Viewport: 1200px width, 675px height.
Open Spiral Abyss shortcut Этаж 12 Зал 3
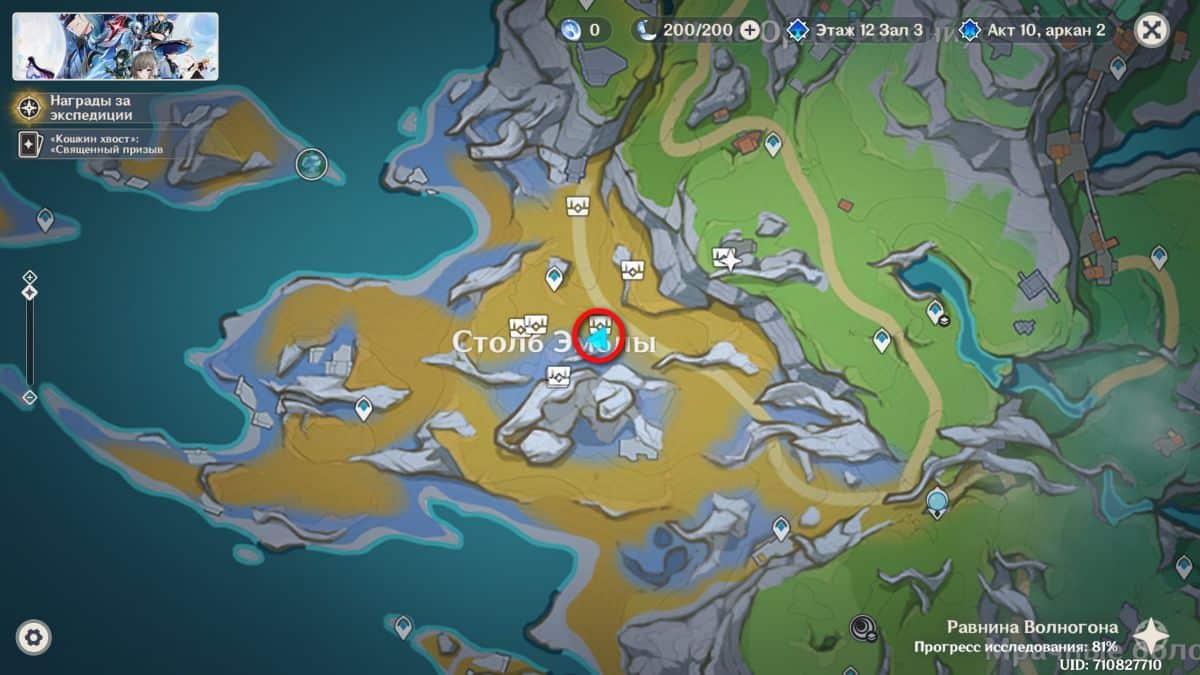point(860,30)
